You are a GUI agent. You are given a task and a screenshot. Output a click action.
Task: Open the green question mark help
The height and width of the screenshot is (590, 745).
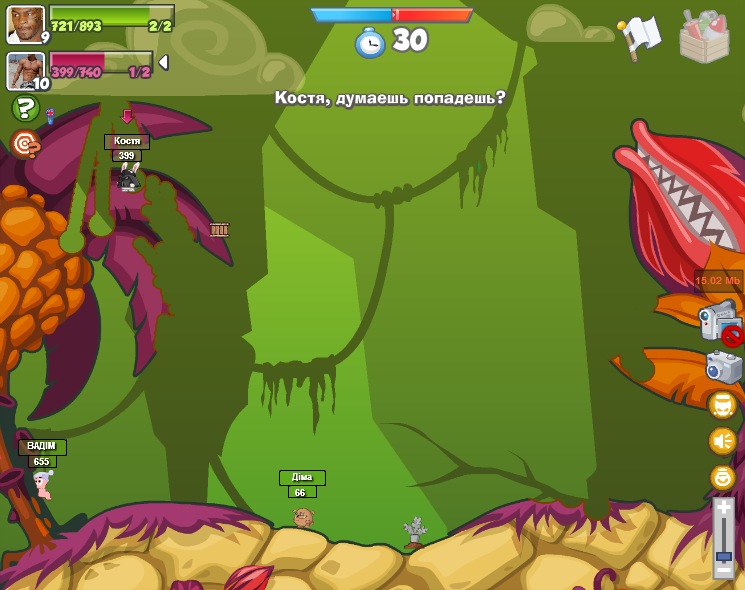25,108
